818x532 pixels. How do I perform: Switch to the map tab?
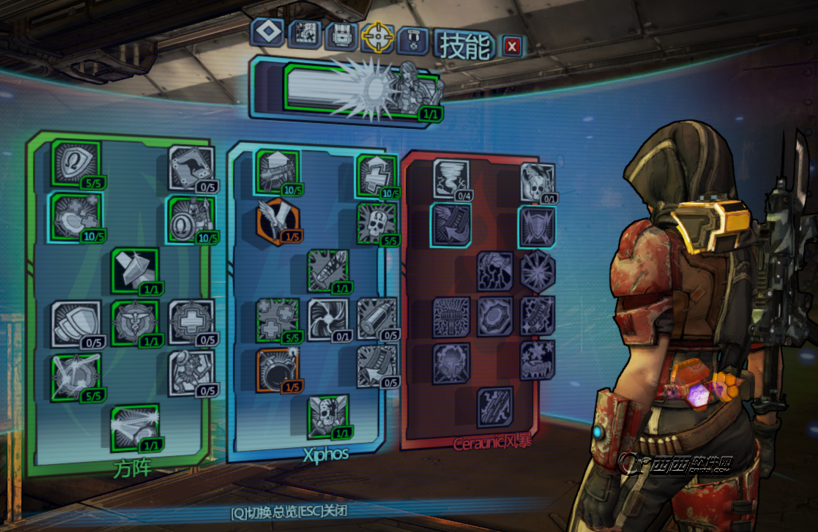(x=304, y=35)
